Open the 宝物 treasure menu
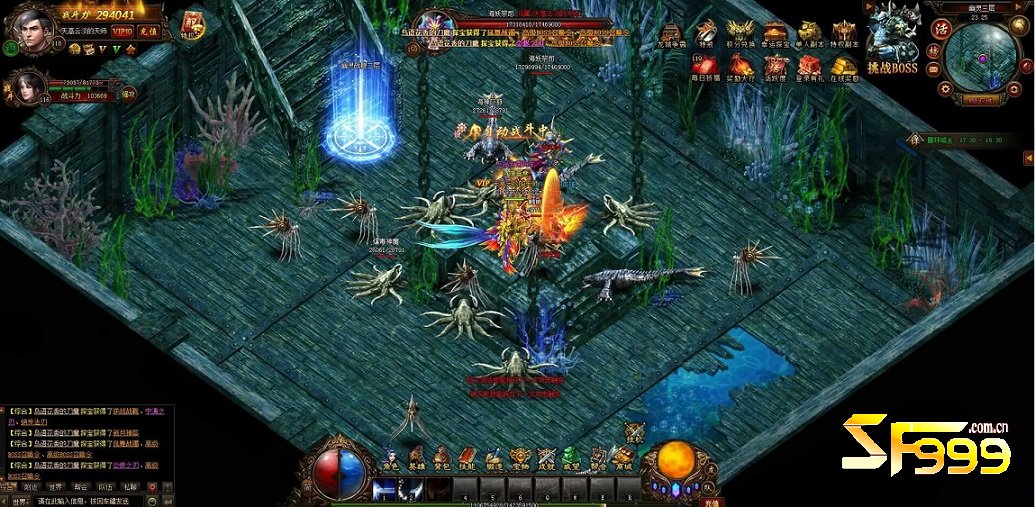Image resolution: width=1035 pixels, height=507 pixels. click(520, 460)
